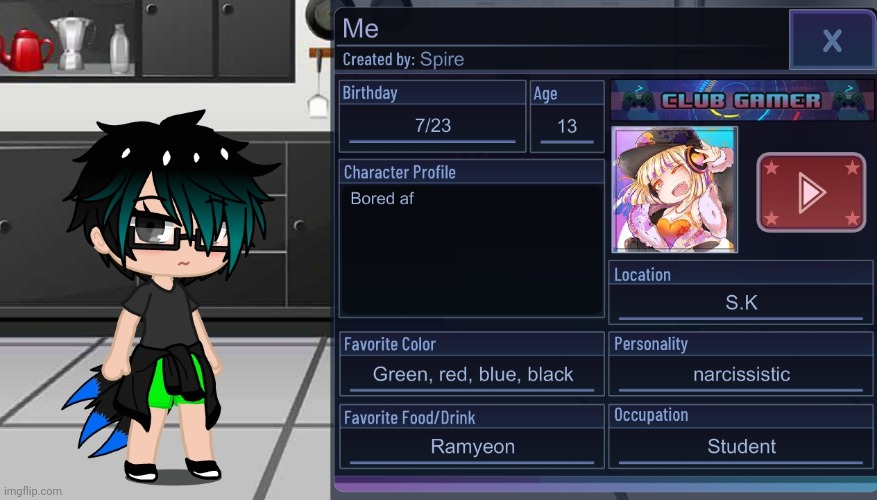Click the red play arrow button
The image size is (877, 500).
click(x=811, y=192)
